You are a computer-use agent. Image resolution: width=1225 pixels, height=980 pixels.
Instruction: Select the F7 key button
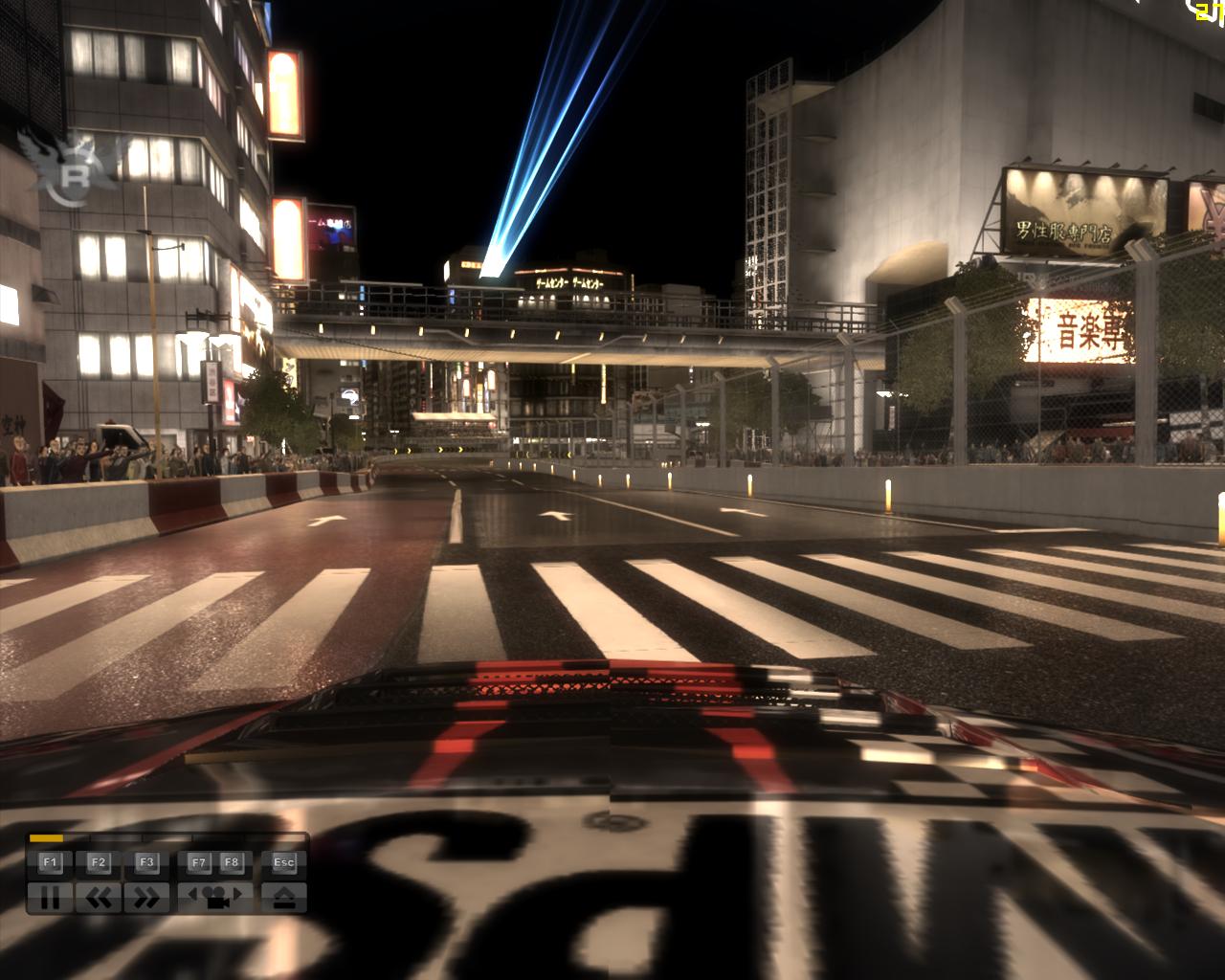click(x=201, y=862)
